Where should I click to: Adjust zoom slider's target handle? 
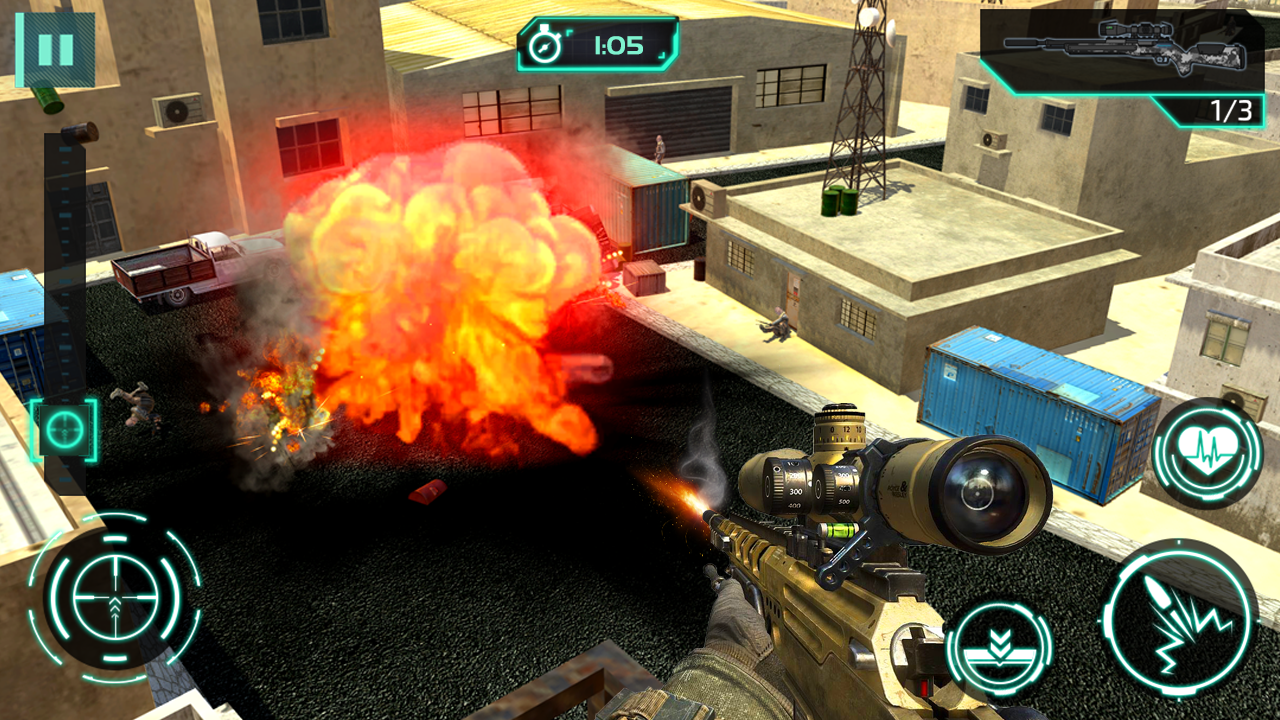(64, 430)
